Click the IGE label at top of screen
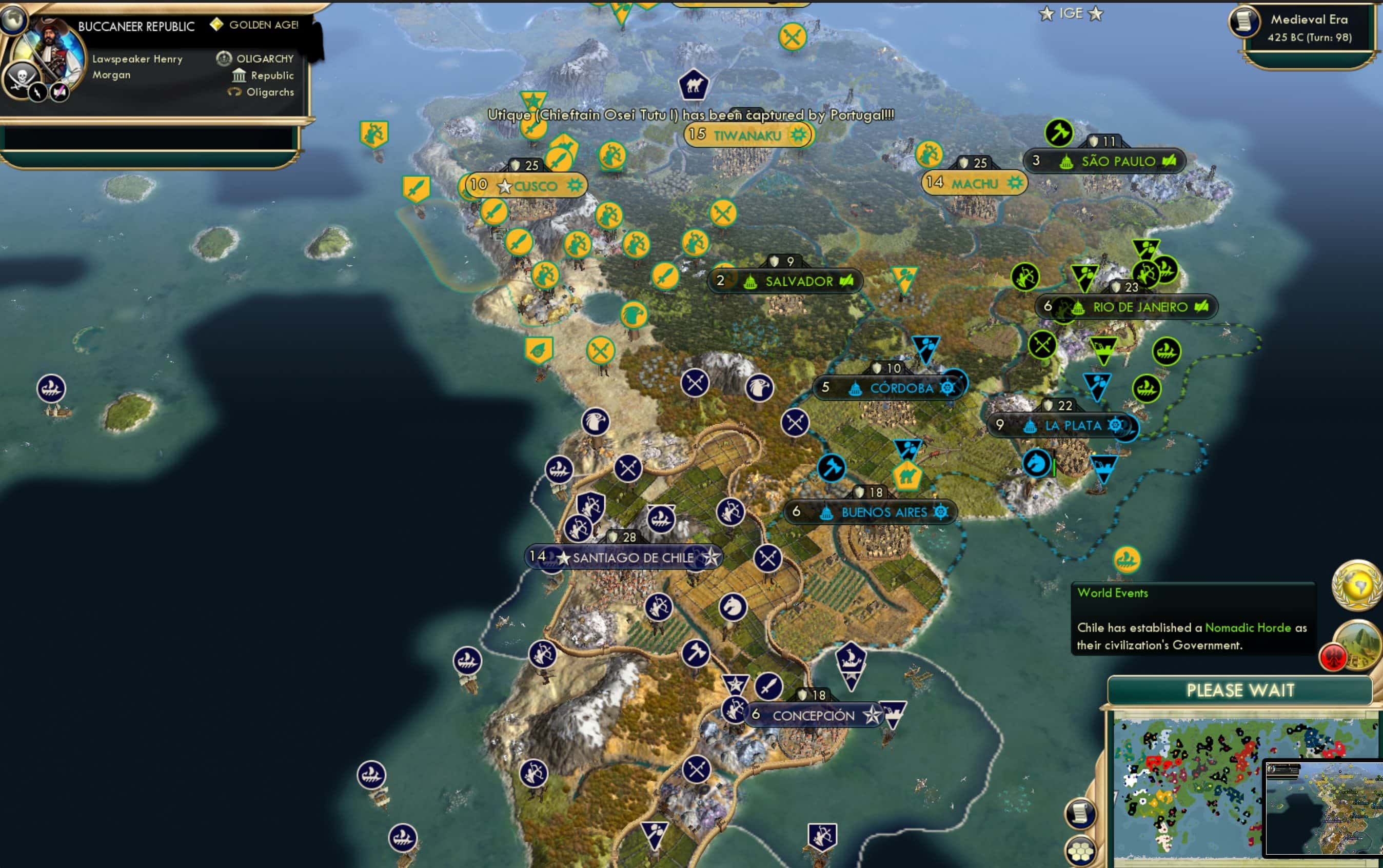 tap(1073, 13)
